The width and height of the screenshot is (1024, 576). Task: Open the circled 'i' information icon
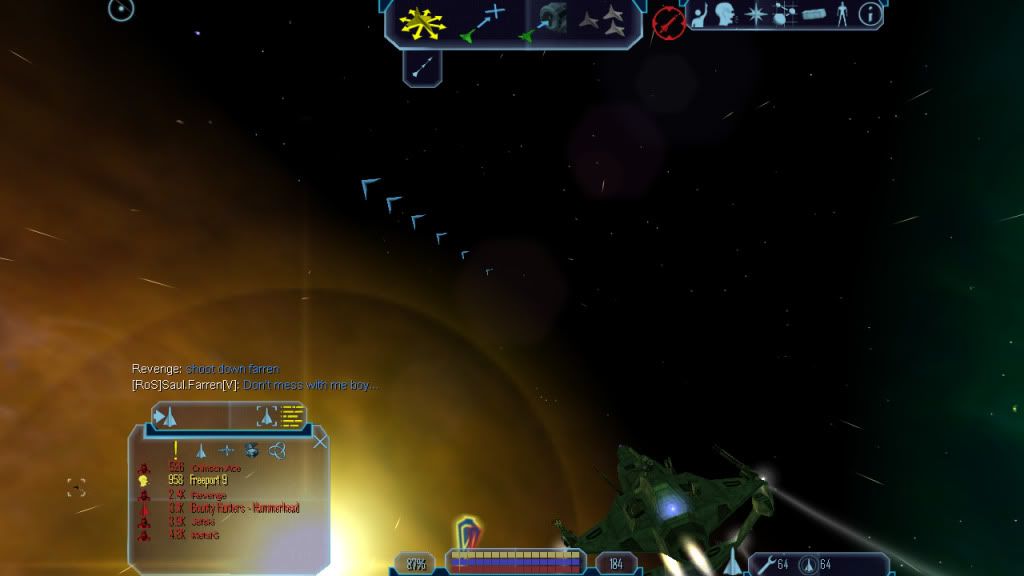coord(871,14)
